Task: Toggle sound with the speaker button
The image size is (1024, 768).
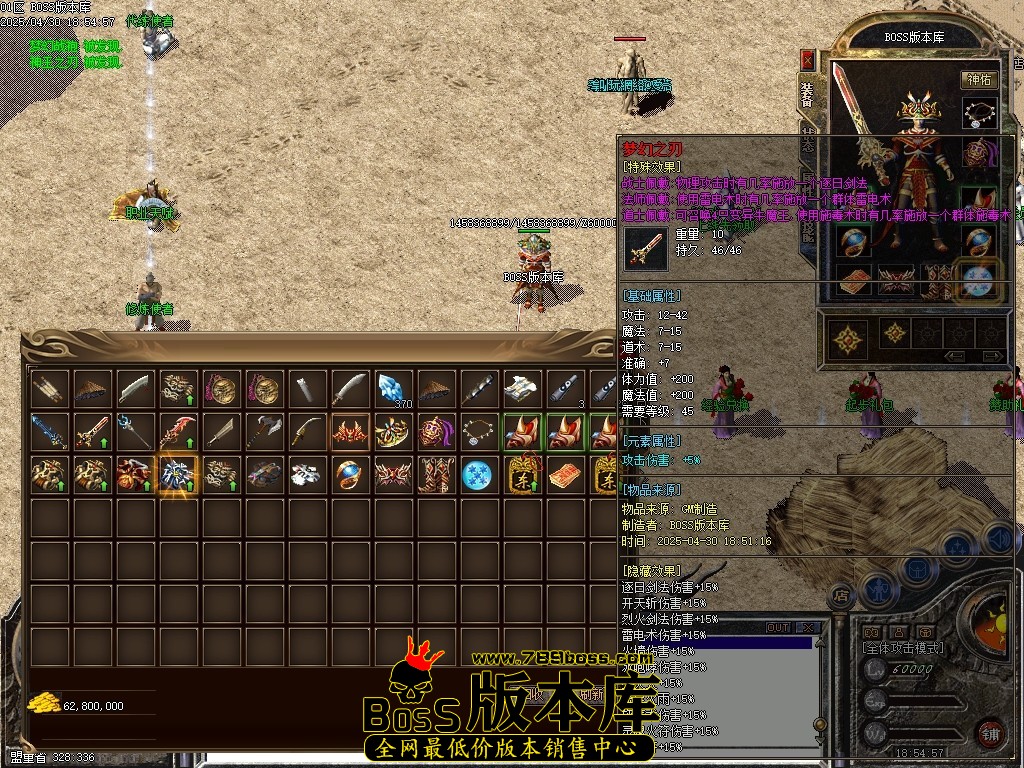Action: coord(997,539)
